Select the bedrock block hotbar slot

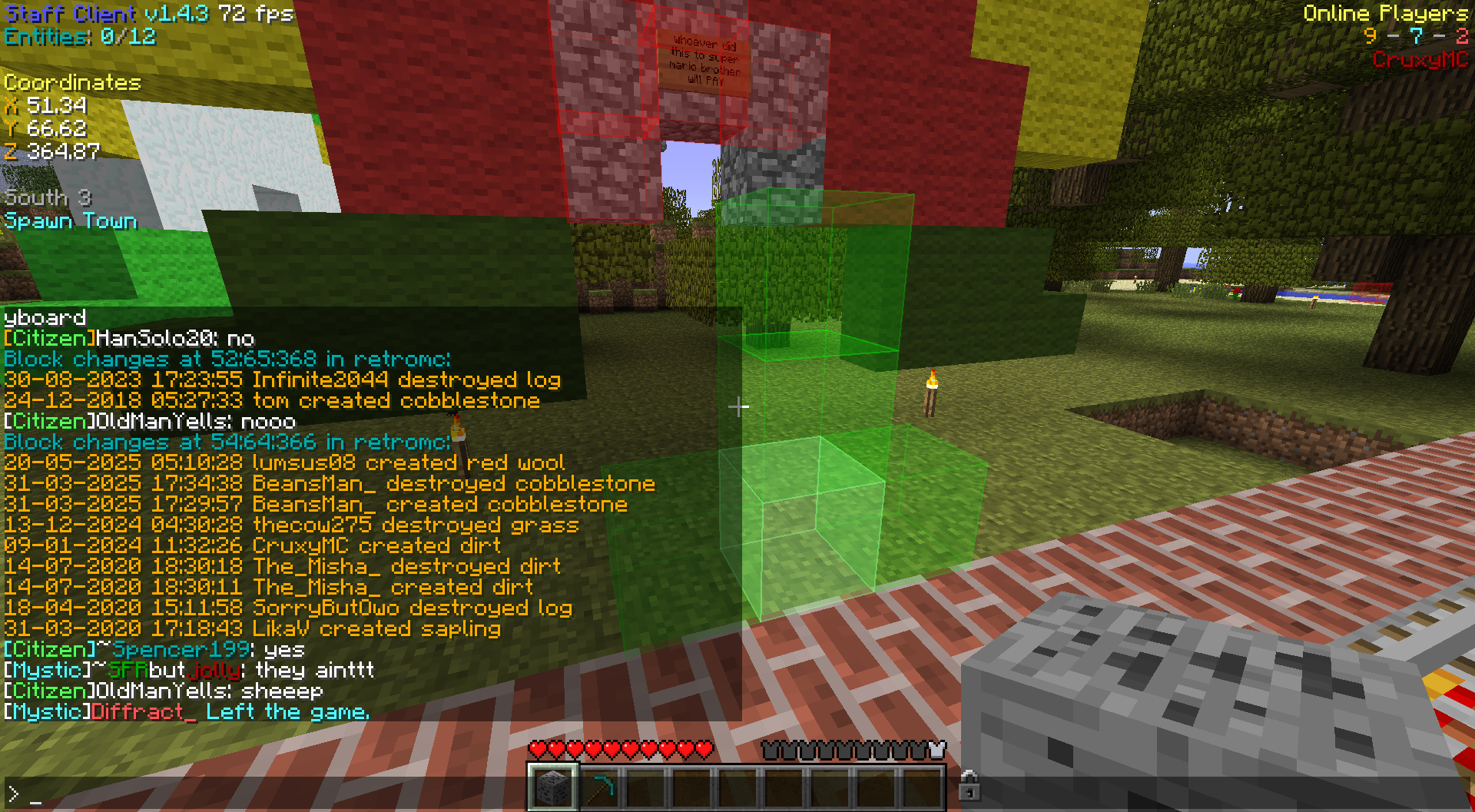coord(552,787)
